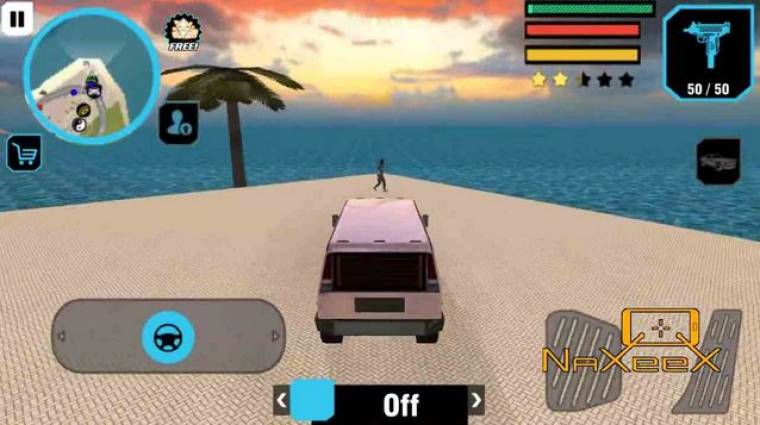This screenshot has width=760, height=425.
Task: Steer right with the right steering arrow
Action: click(275, 337)
